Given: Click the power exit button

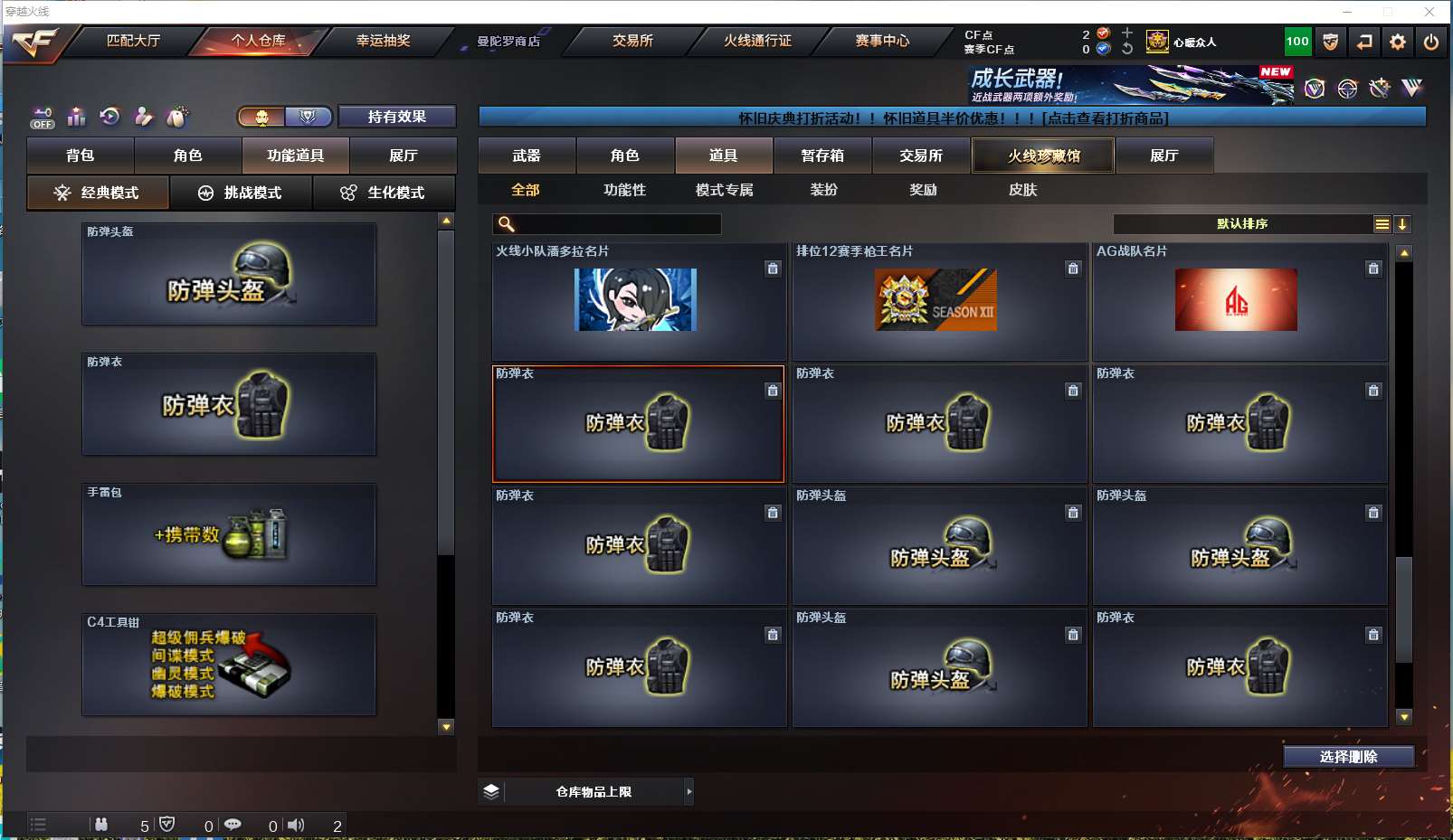Looking at the screenshot, I should pyautogui.click(x=1431, y=42).
